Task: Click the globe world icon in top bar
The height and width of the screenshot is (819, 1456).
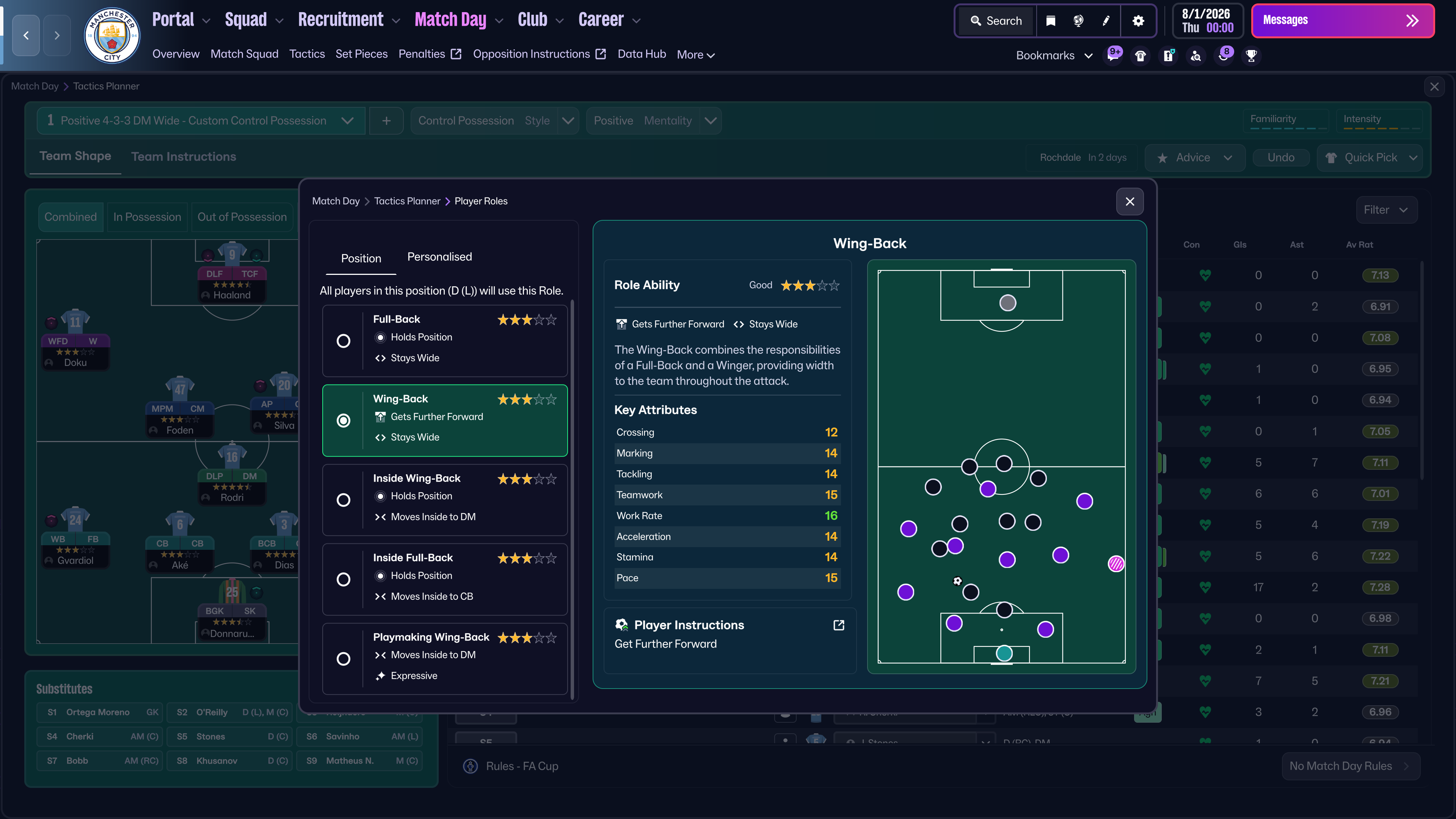Action: tap(1078, 21)
